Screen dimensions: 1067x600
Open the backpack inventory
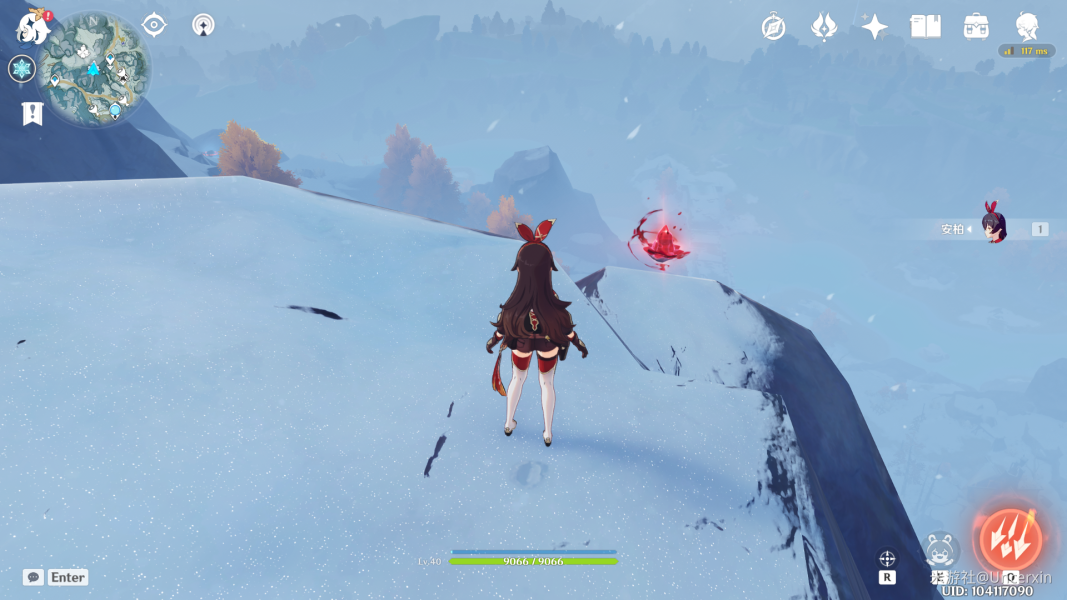976,27
